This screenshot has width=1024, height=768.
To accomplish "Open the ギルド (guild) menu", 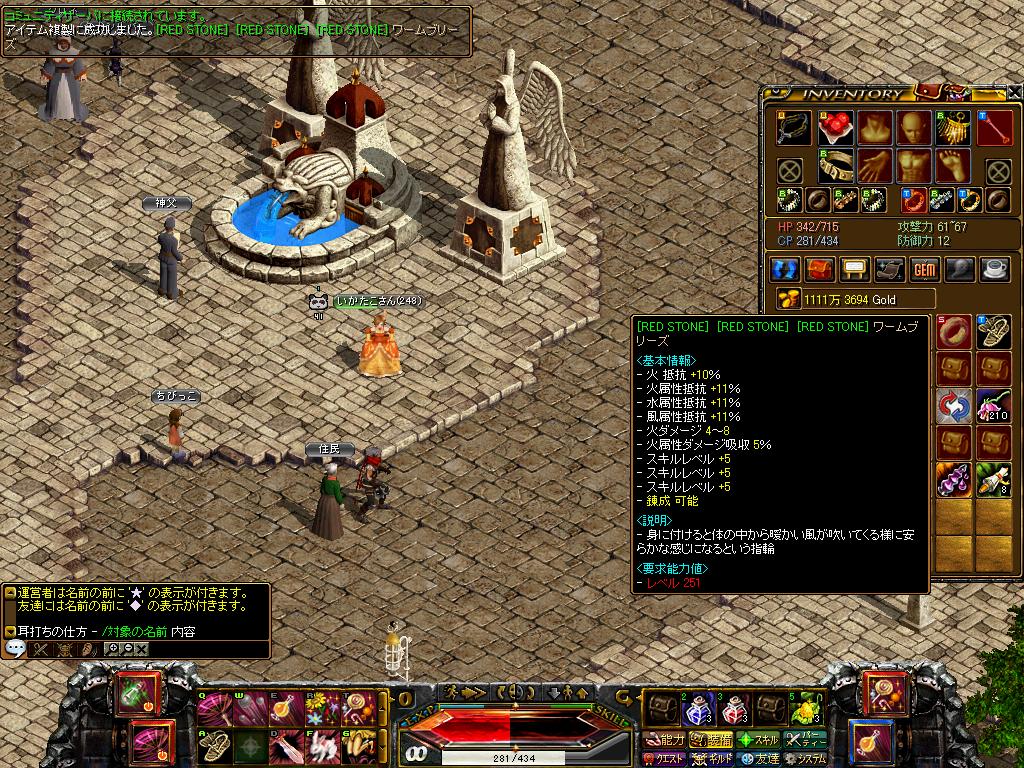I will pos(712,759).
